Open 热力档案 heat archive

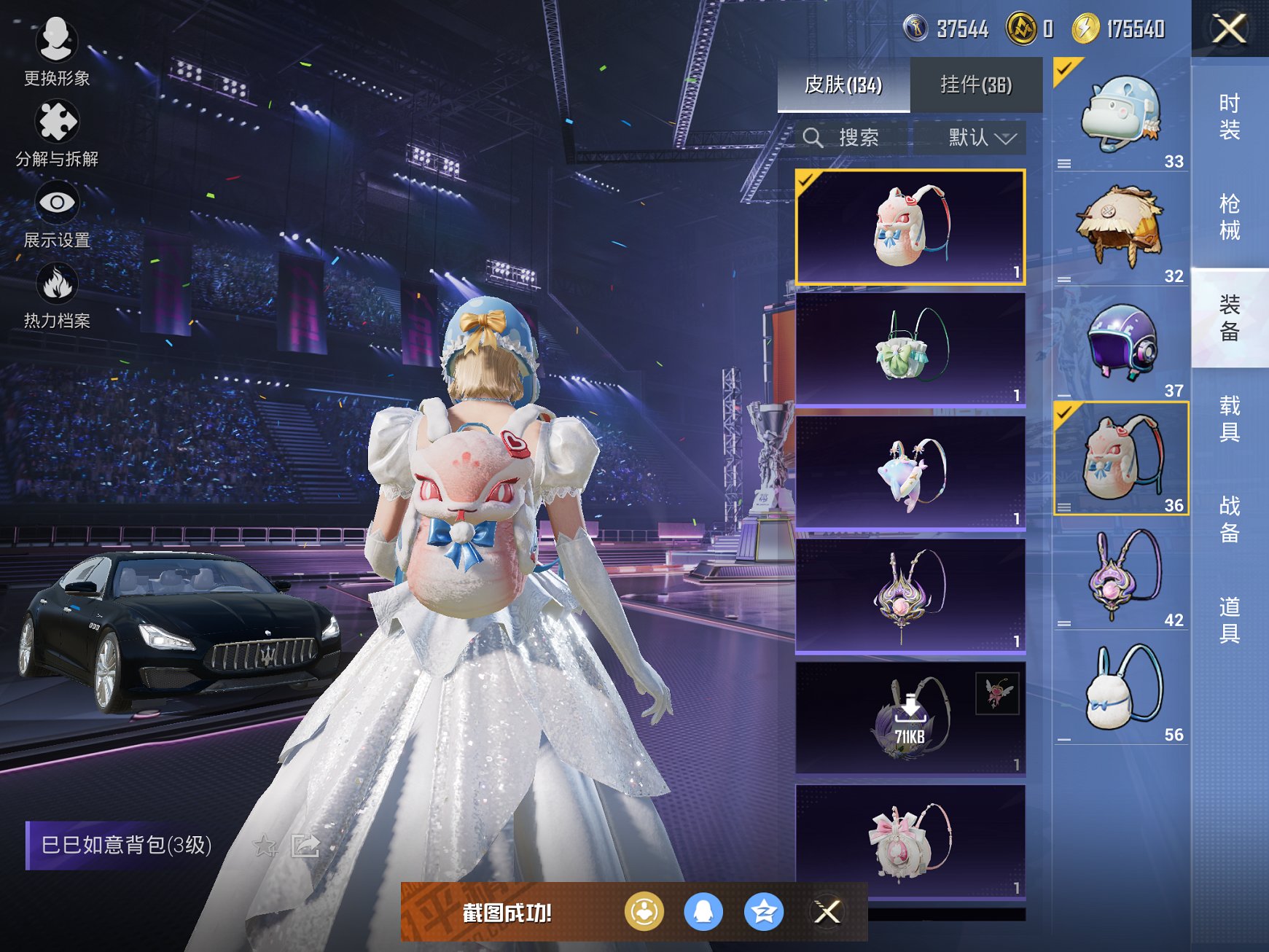click(56, 295)
